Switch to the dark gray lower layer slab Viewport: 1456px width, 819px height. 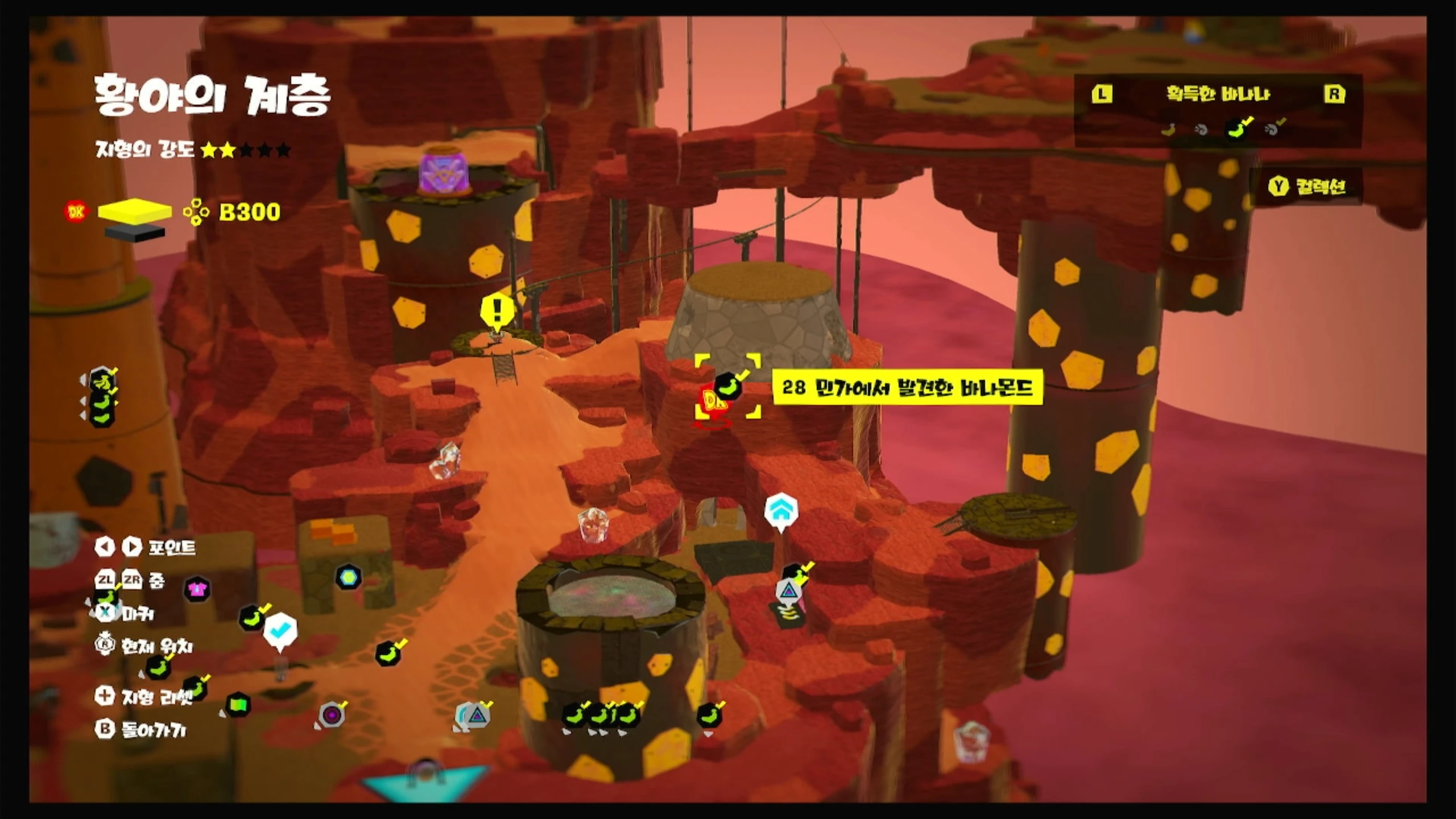coord(135,233)
